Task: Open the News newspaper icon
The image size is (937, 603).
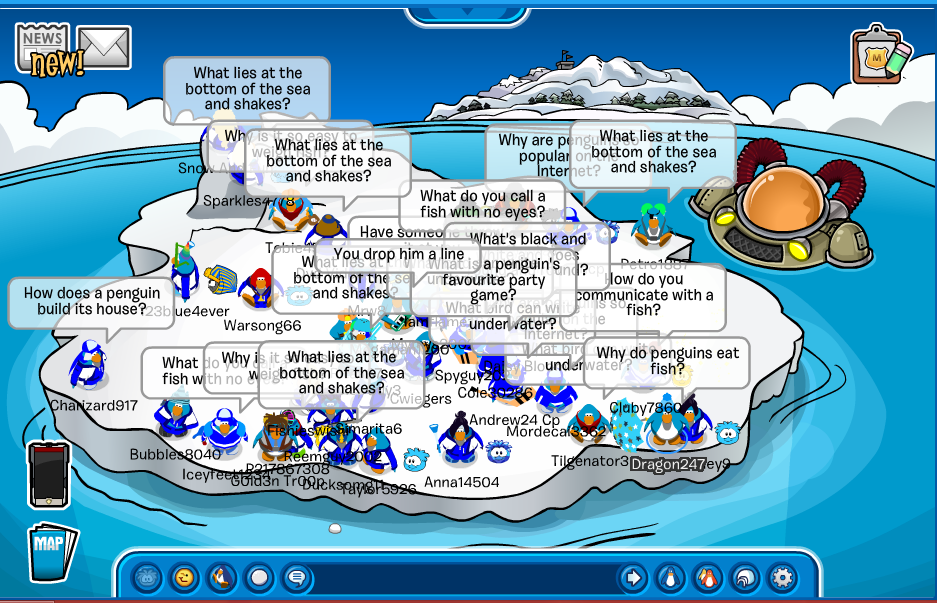Action: click(44, 49)
